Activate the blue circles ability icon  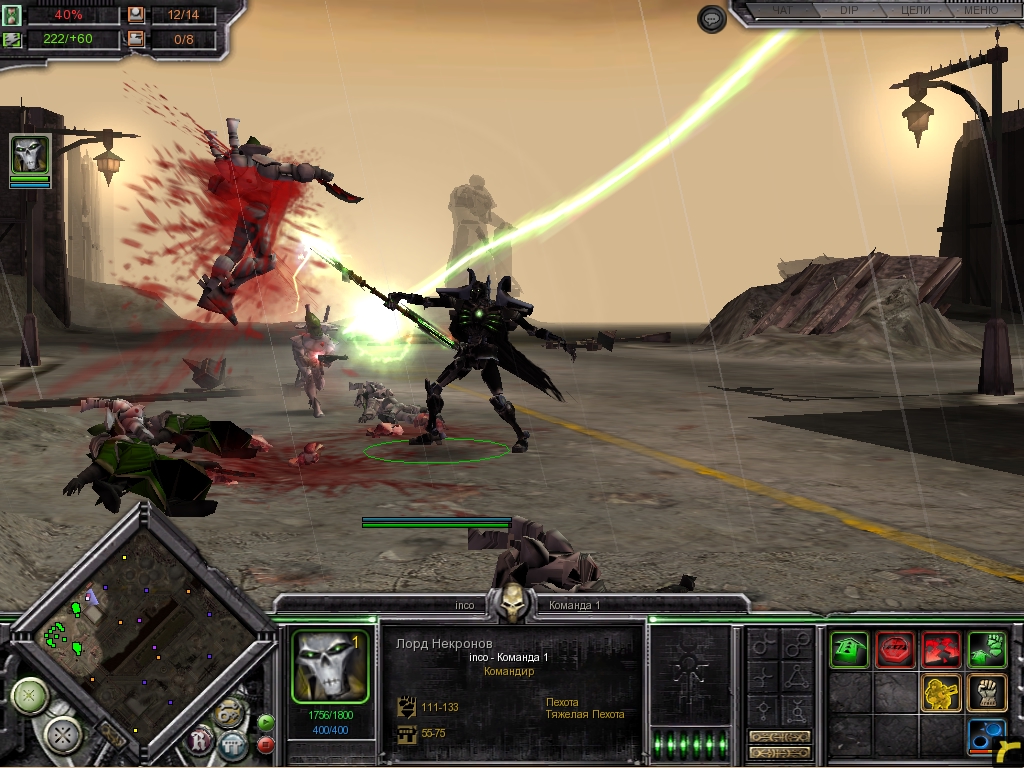click(x=985, y=737)
